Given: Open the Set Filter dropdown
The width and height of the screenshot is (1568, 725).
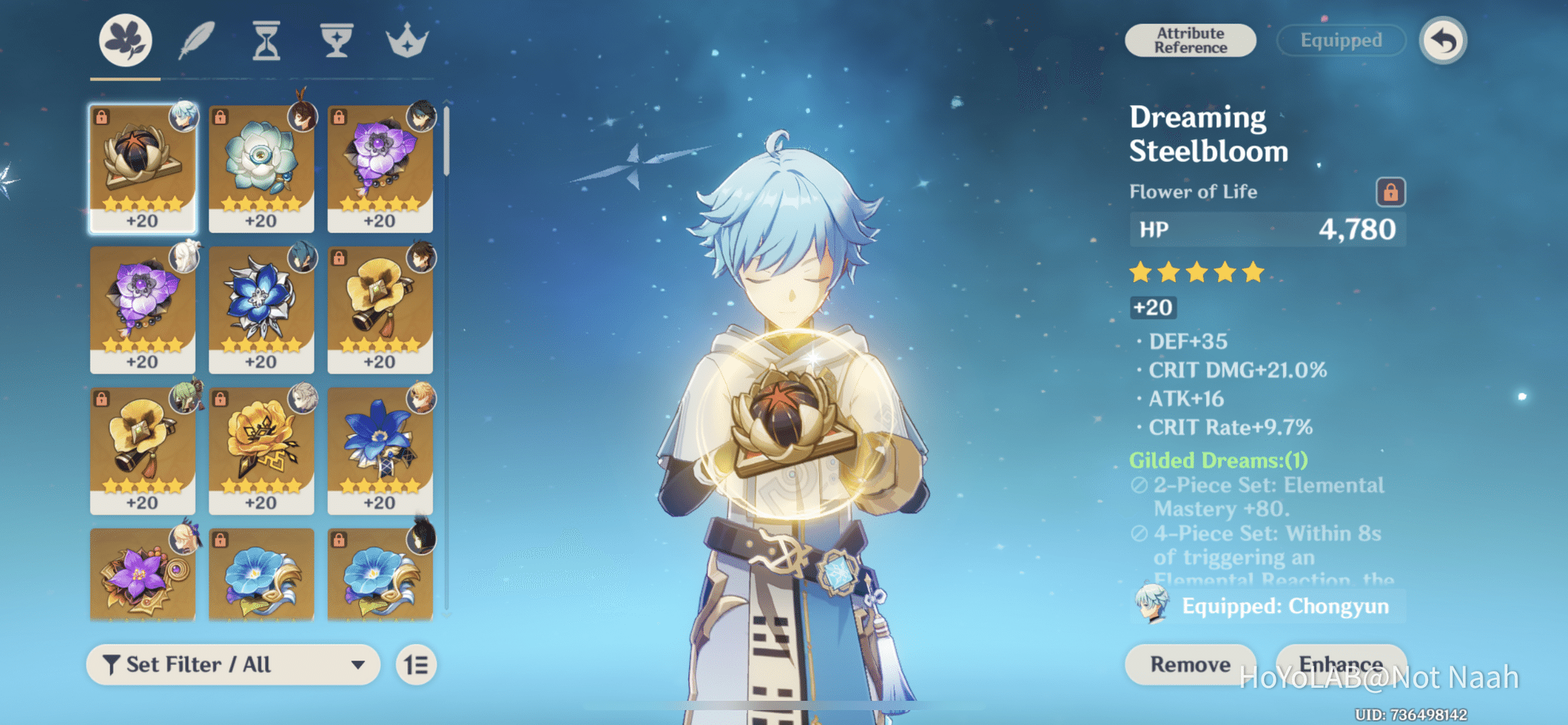Looking at the screenshot, I should tap(233, 665).
